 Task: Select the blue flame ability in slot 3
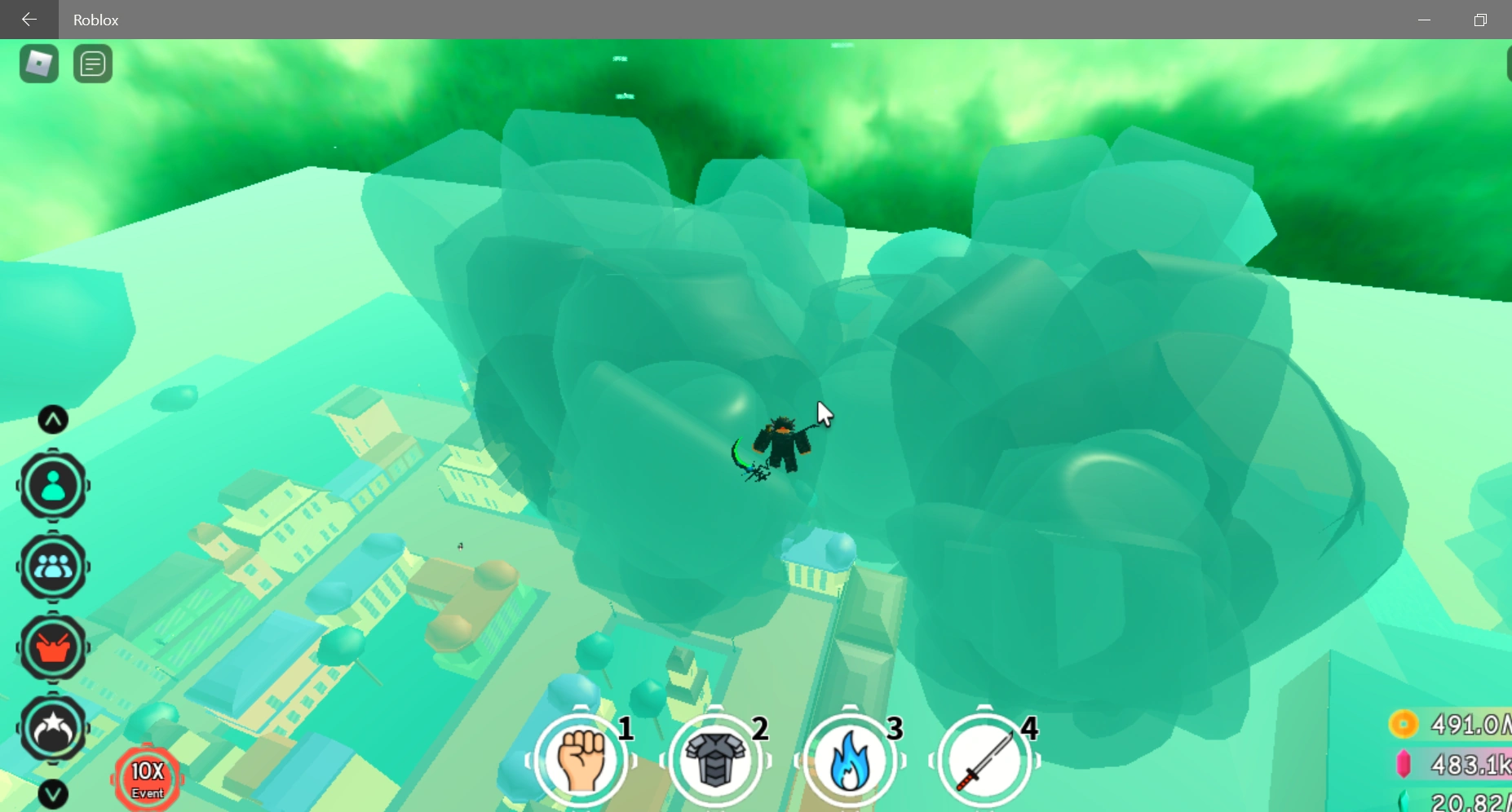(851, 759)
